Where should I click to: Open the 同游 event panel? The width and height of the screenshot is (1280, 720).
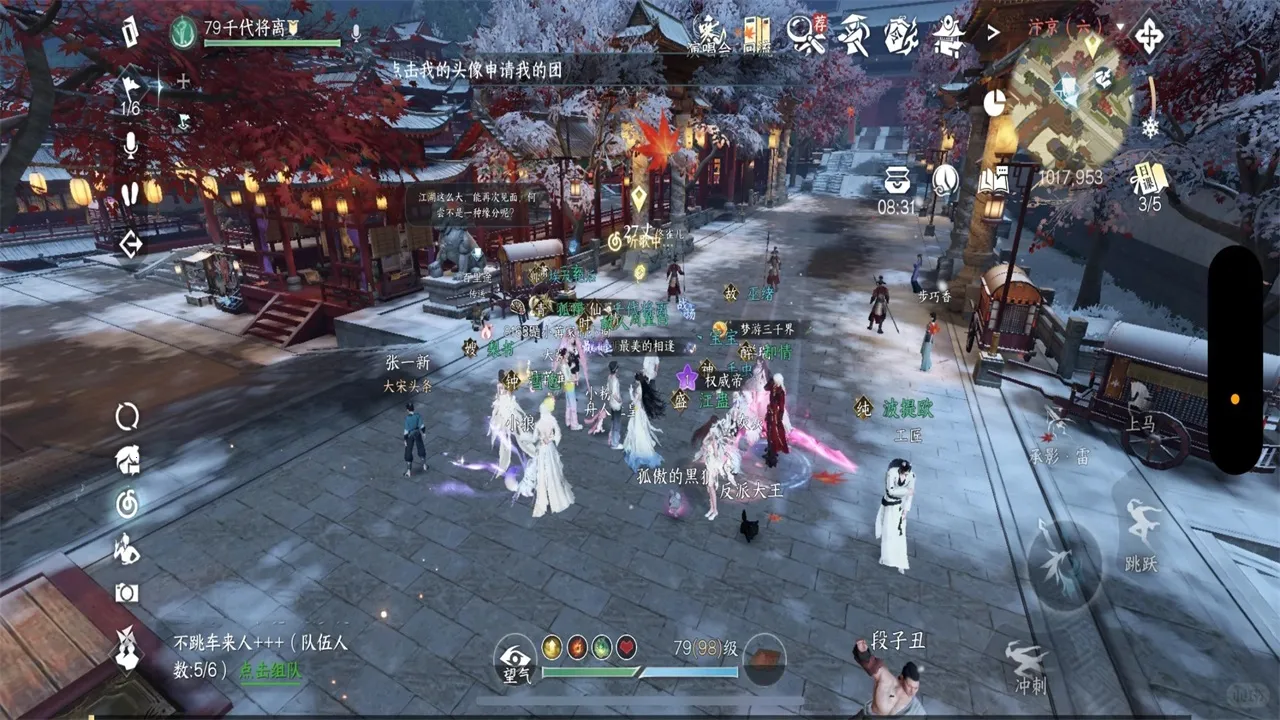pyautogui.click(x=755, y=33)
